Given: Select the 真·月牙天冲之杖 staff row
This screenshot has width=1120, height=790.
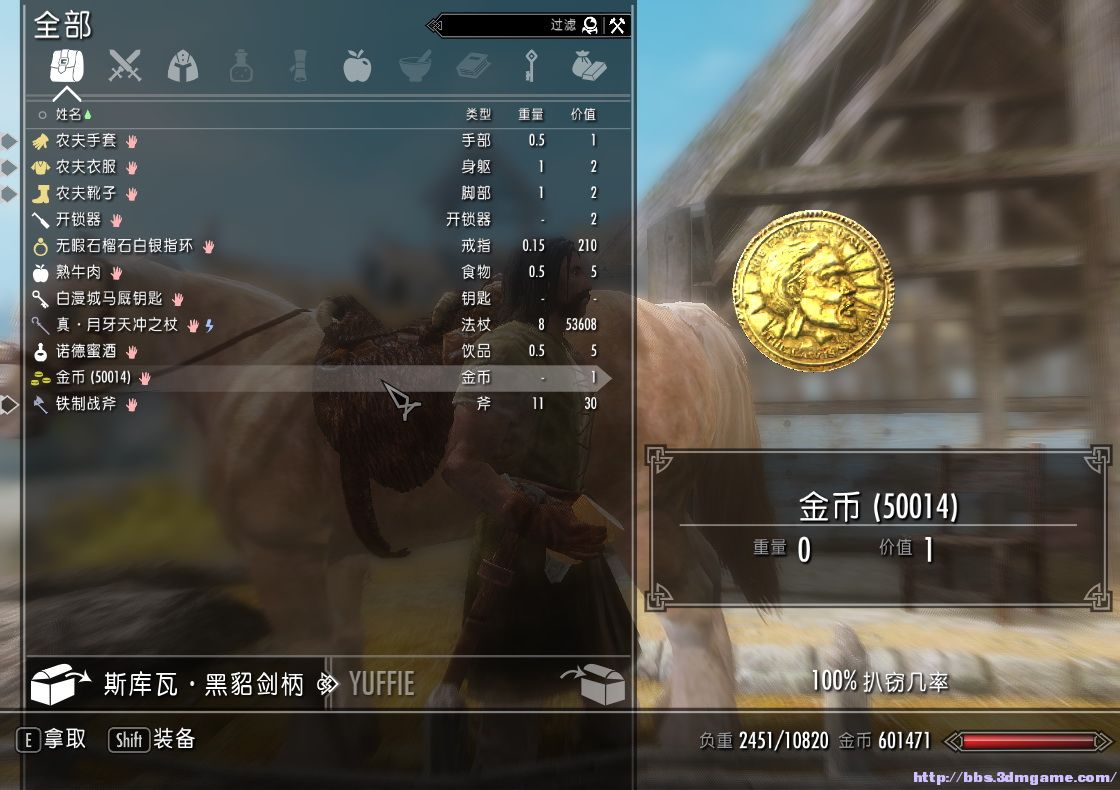Looking at the screenshot, I should (x=116, y=325).
